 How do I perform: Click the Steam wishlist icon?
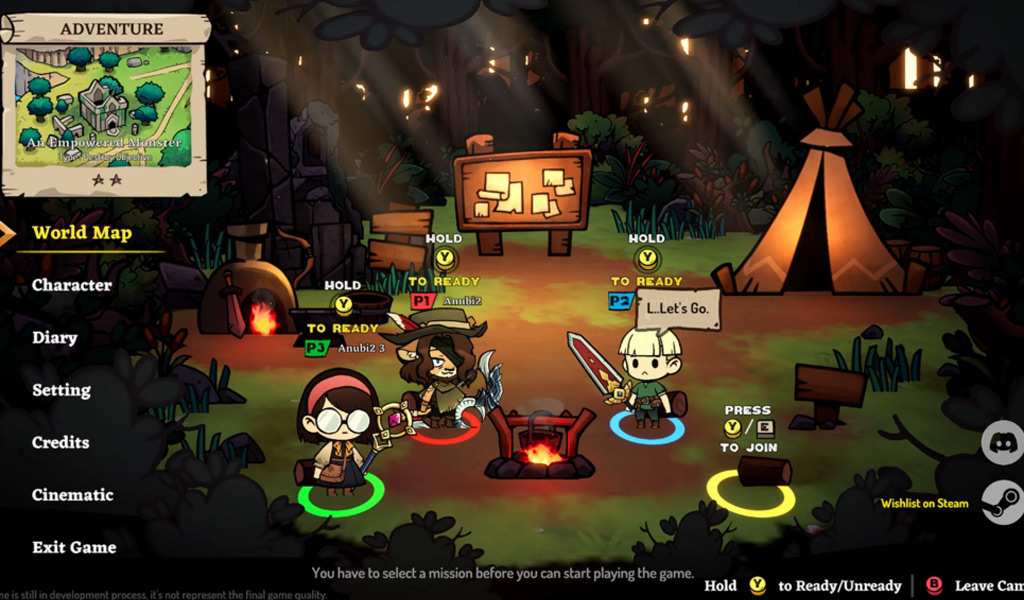(1001, 502)
